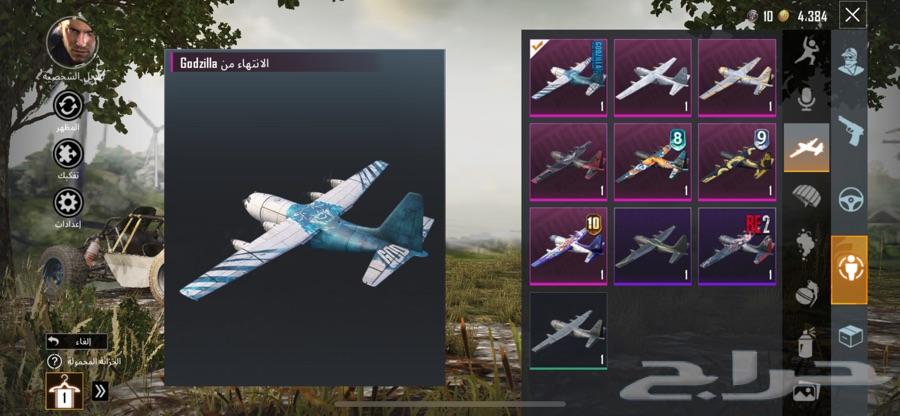Open the portable closet hanger slot
This screenshot has height=416, width=900.
(x=64, y=390)
